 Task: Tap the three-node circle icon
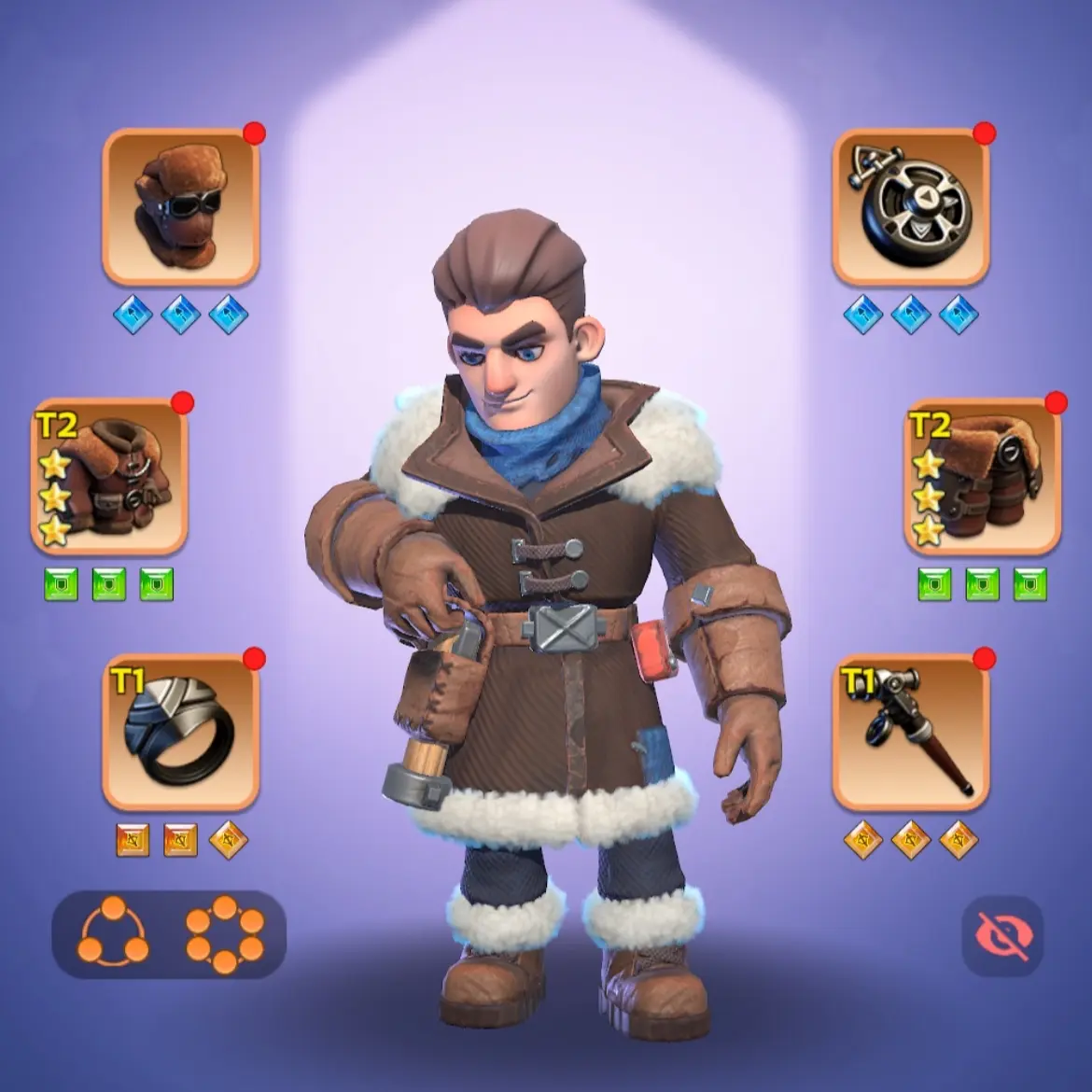coord(113,931)
